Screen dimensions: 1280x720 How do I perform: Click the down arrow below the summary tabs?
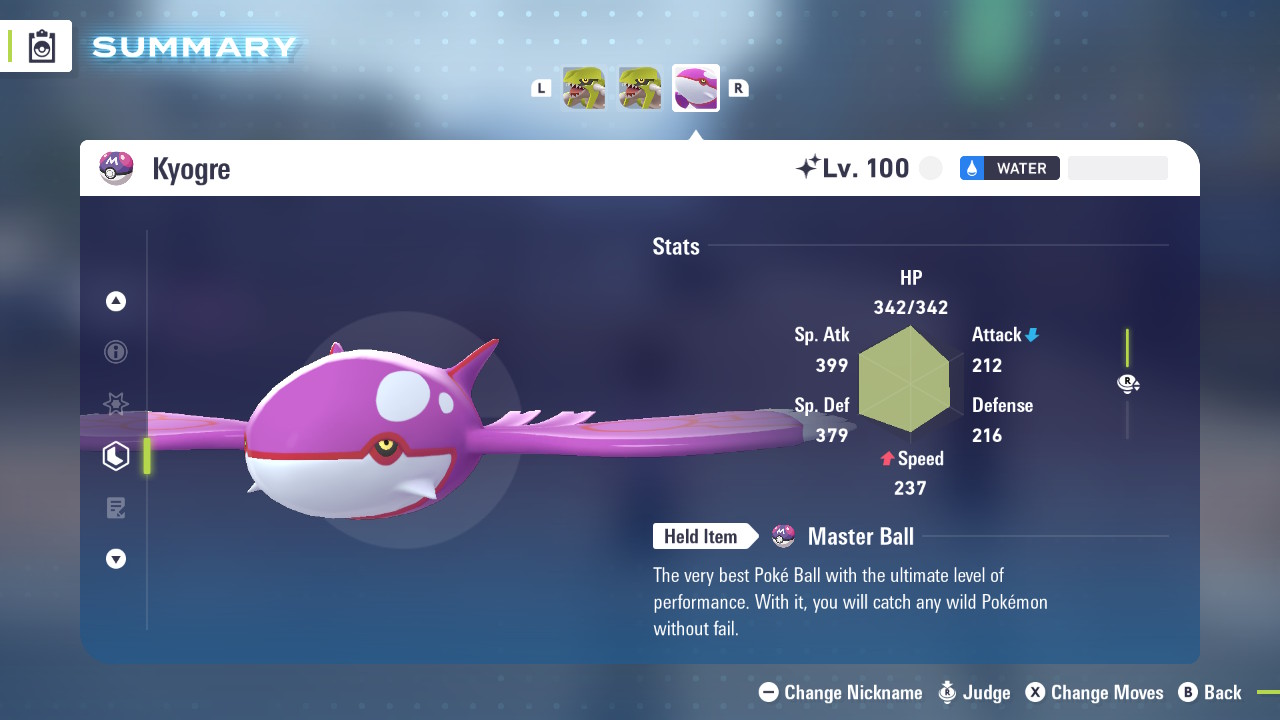(116, 559)
